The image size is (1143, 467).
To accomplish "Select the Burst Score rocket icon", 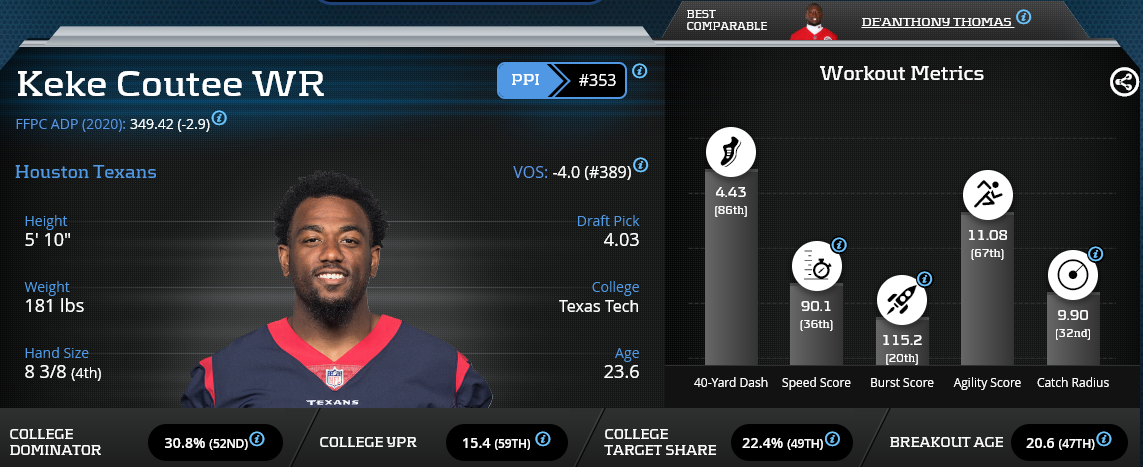I will (x=901, y=299).
